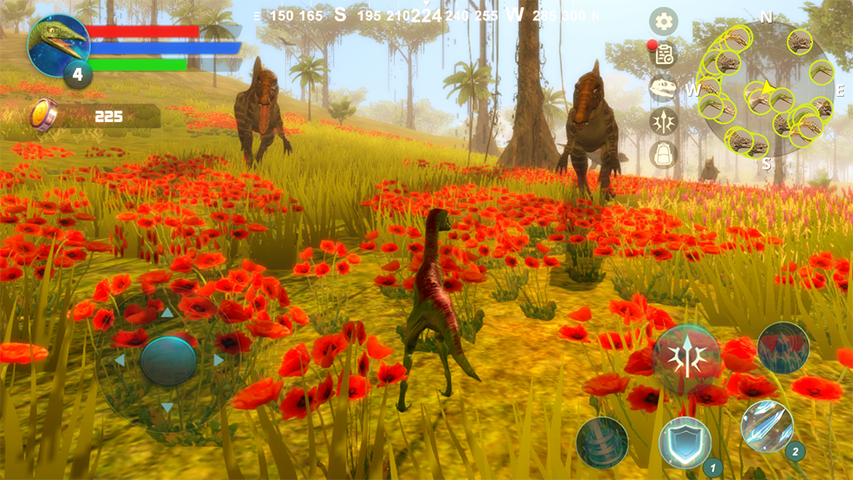Open the skills menu with spear emblem

pos(663,121)
